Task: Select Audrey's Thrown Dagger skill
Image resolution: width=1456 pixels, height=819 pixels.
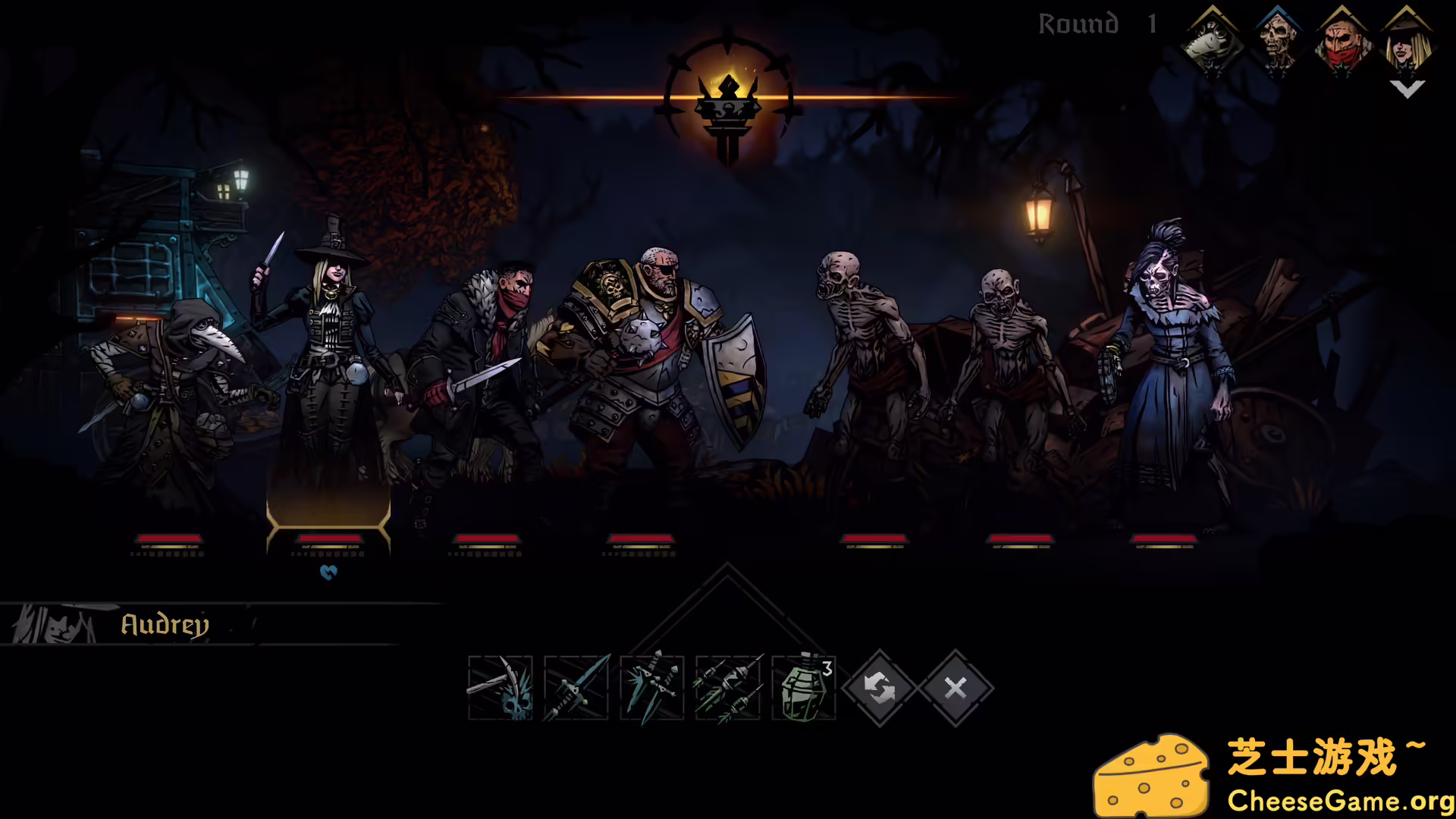Action: pos(576,689)
